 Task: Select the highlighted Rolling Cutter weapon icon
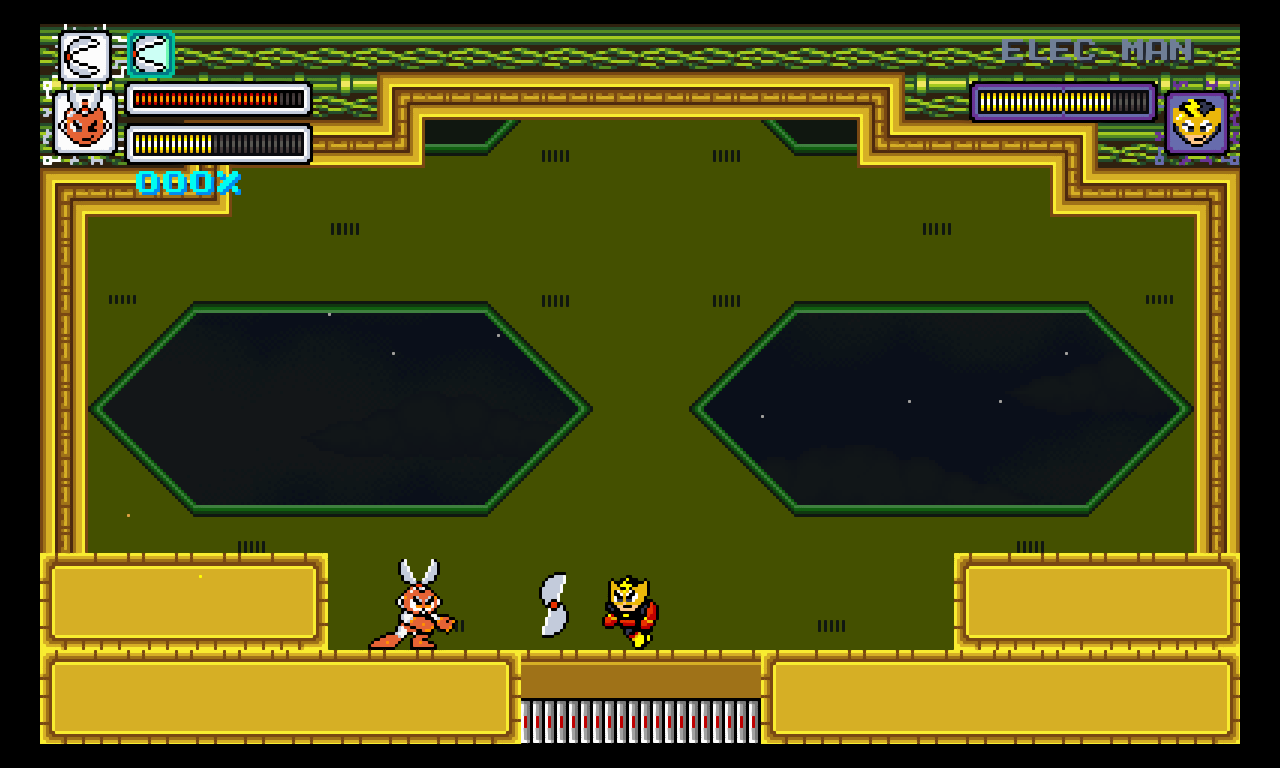[x=151, y=53]
